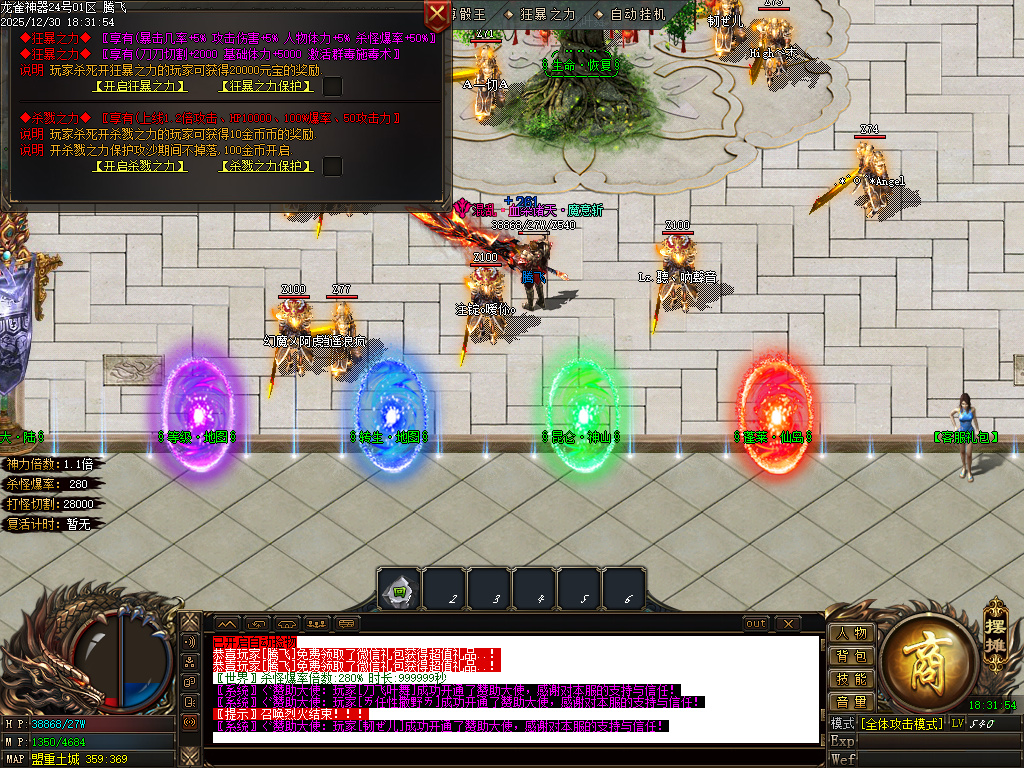Tick the checkbox beside 杀戮之力保护

(x=333, y=166)
